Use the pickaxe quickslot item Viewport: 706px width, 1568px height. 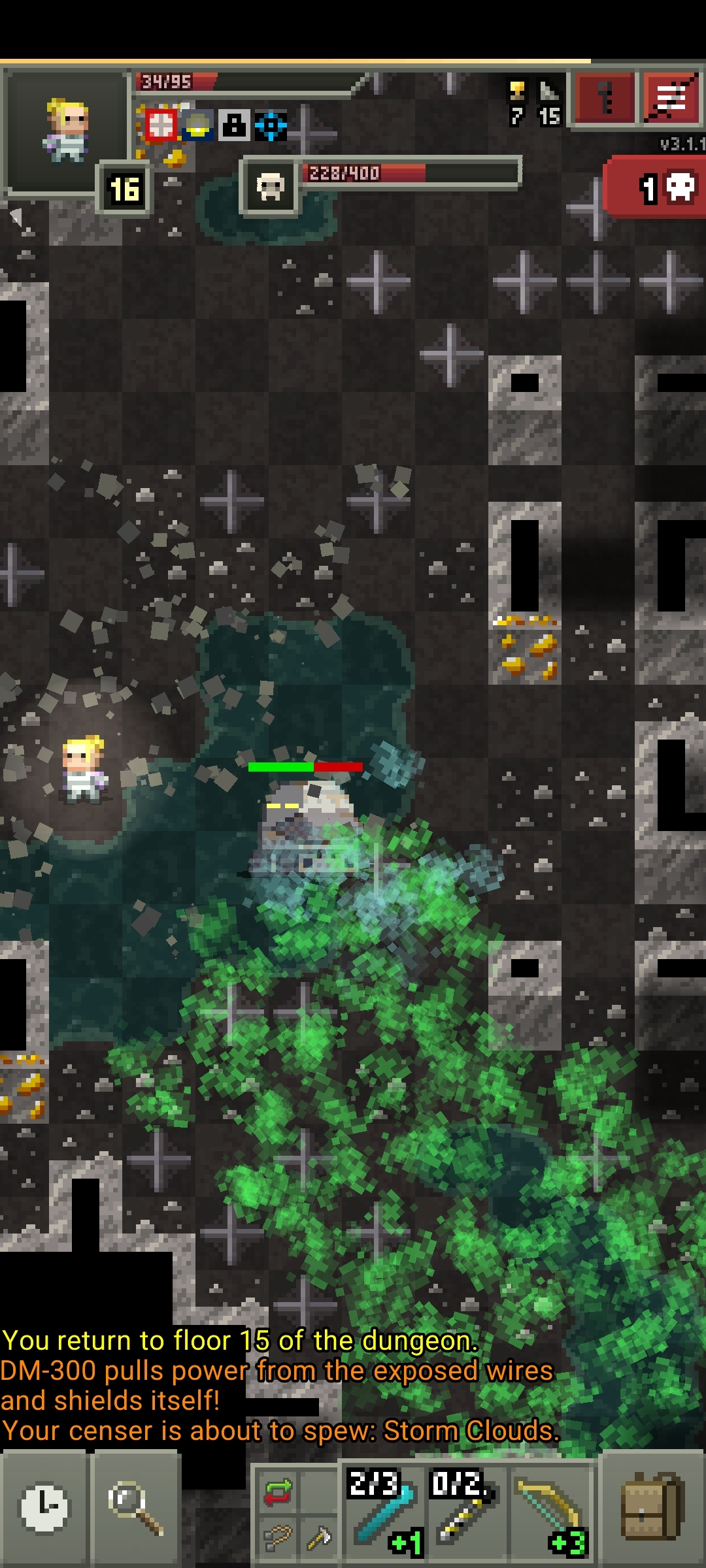[318, 1538]
